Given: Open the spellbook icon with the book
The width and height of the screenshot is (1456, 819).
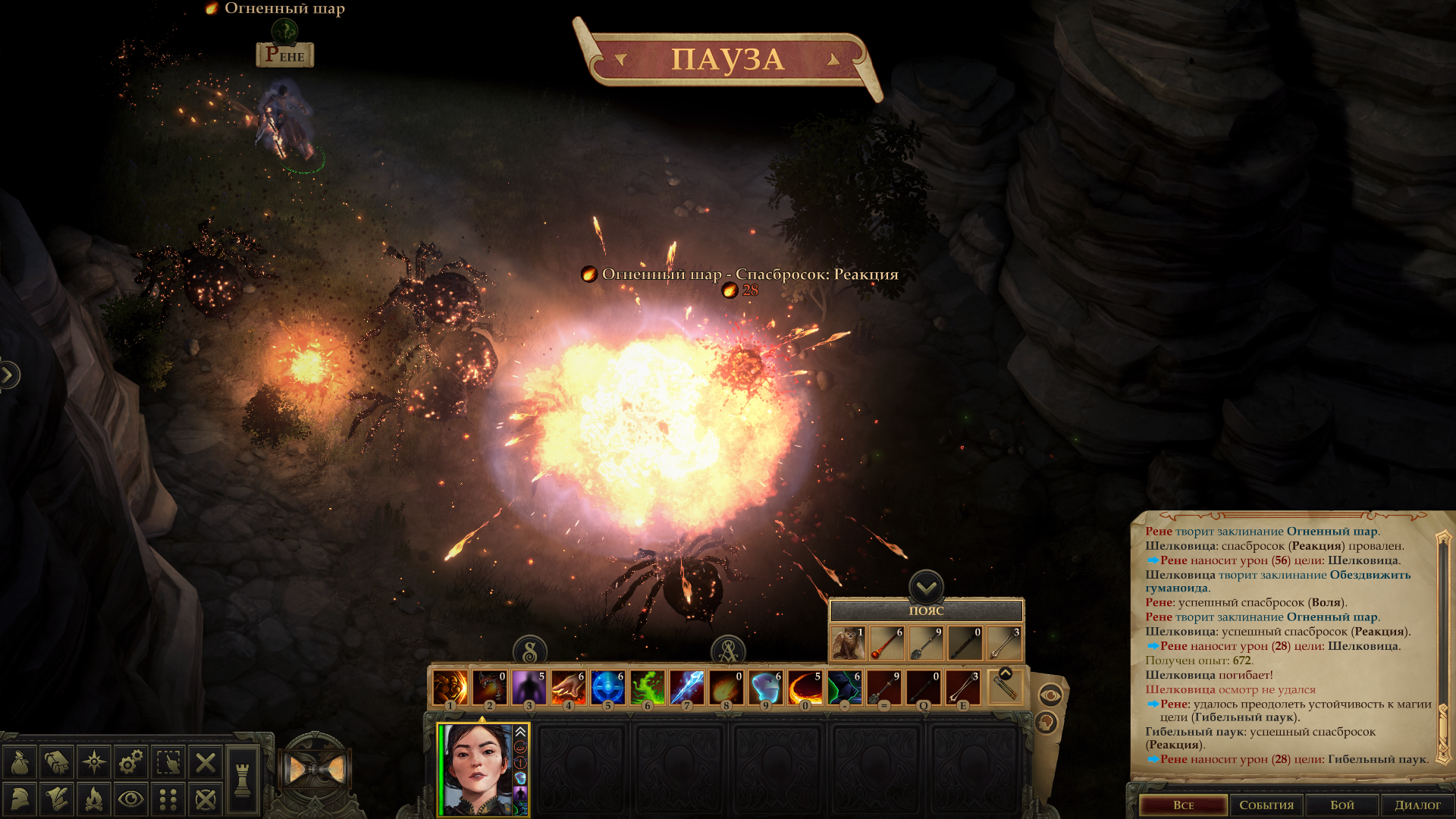Looking at the screenshot, I should (57, 762).
